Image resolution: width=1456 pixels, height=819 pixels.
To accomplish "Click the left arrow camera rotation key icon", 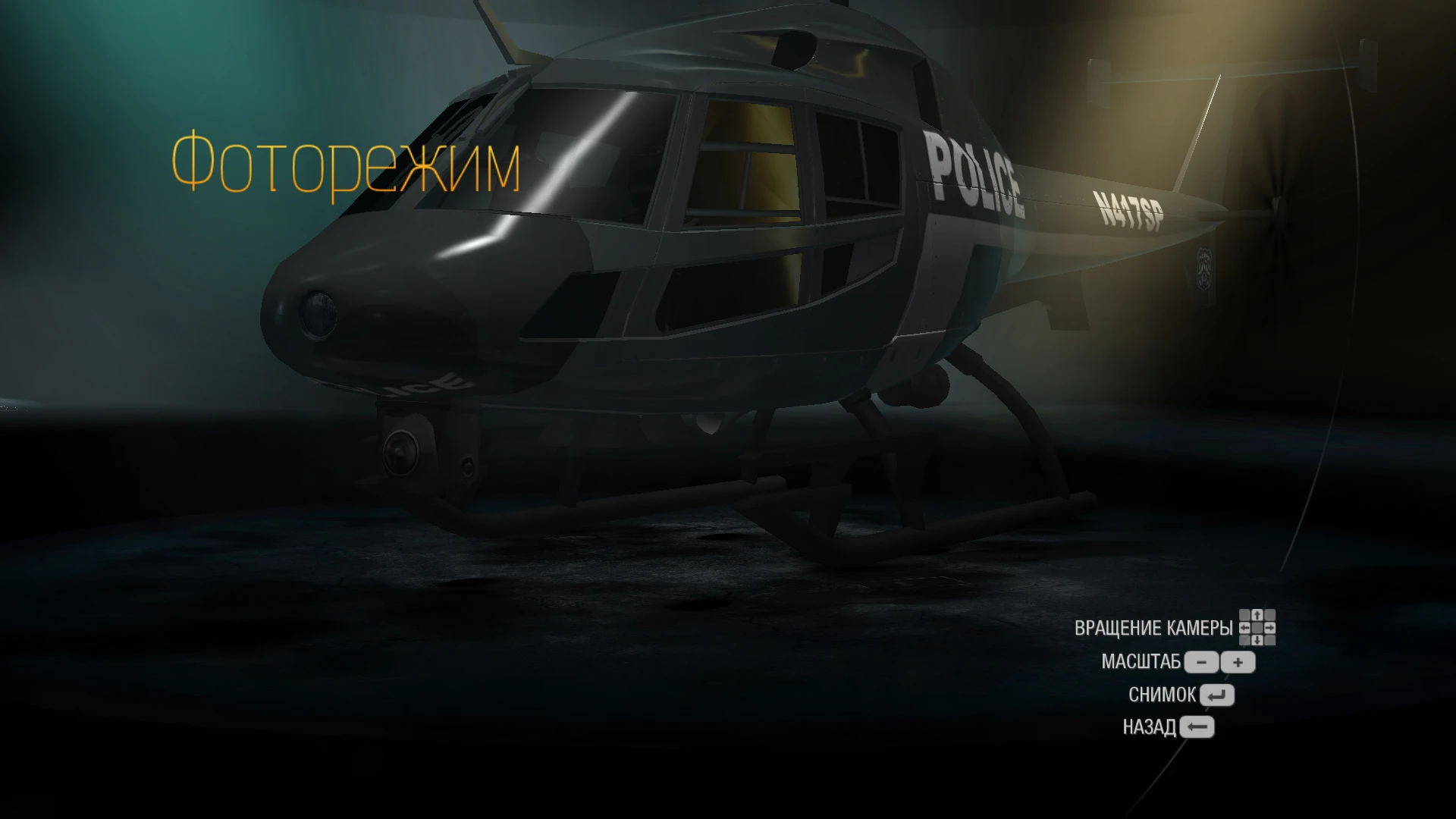I will click(x=1244, y=628).
